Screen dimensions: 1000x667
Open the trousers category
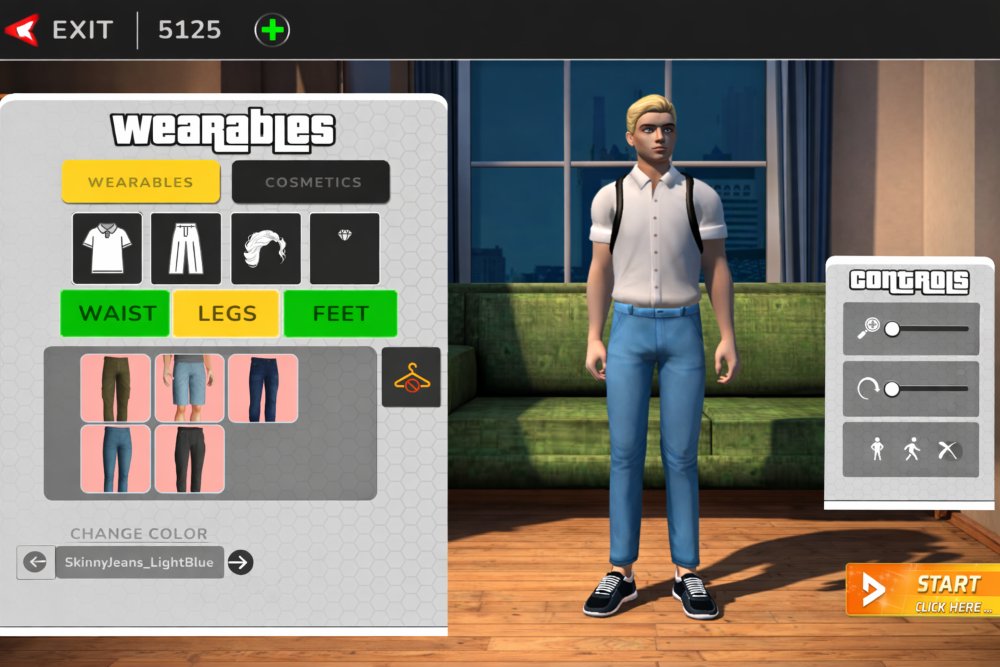pyautogui.click(x=186, y=248)
